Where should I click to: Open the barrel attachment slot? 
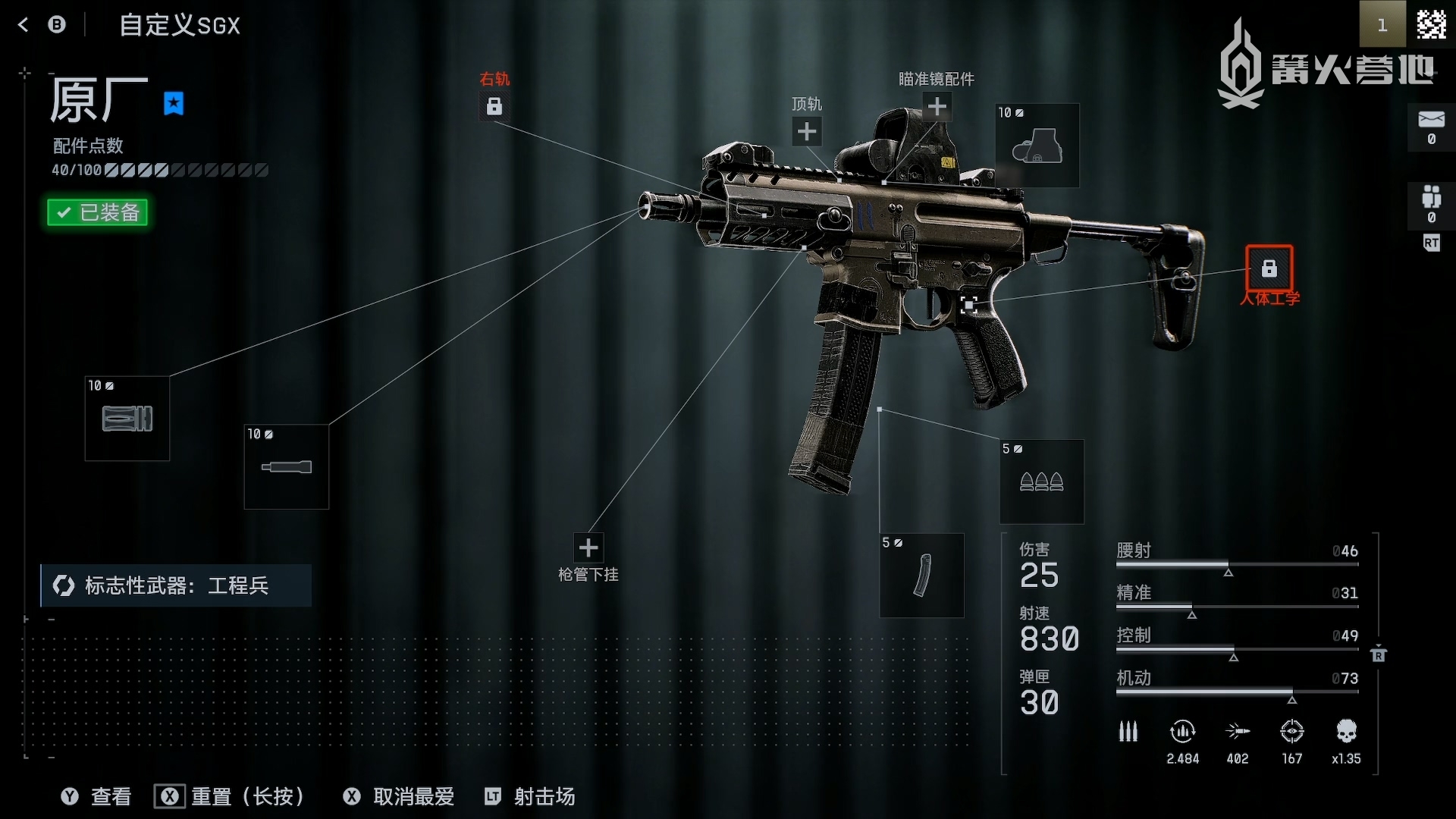287,466
